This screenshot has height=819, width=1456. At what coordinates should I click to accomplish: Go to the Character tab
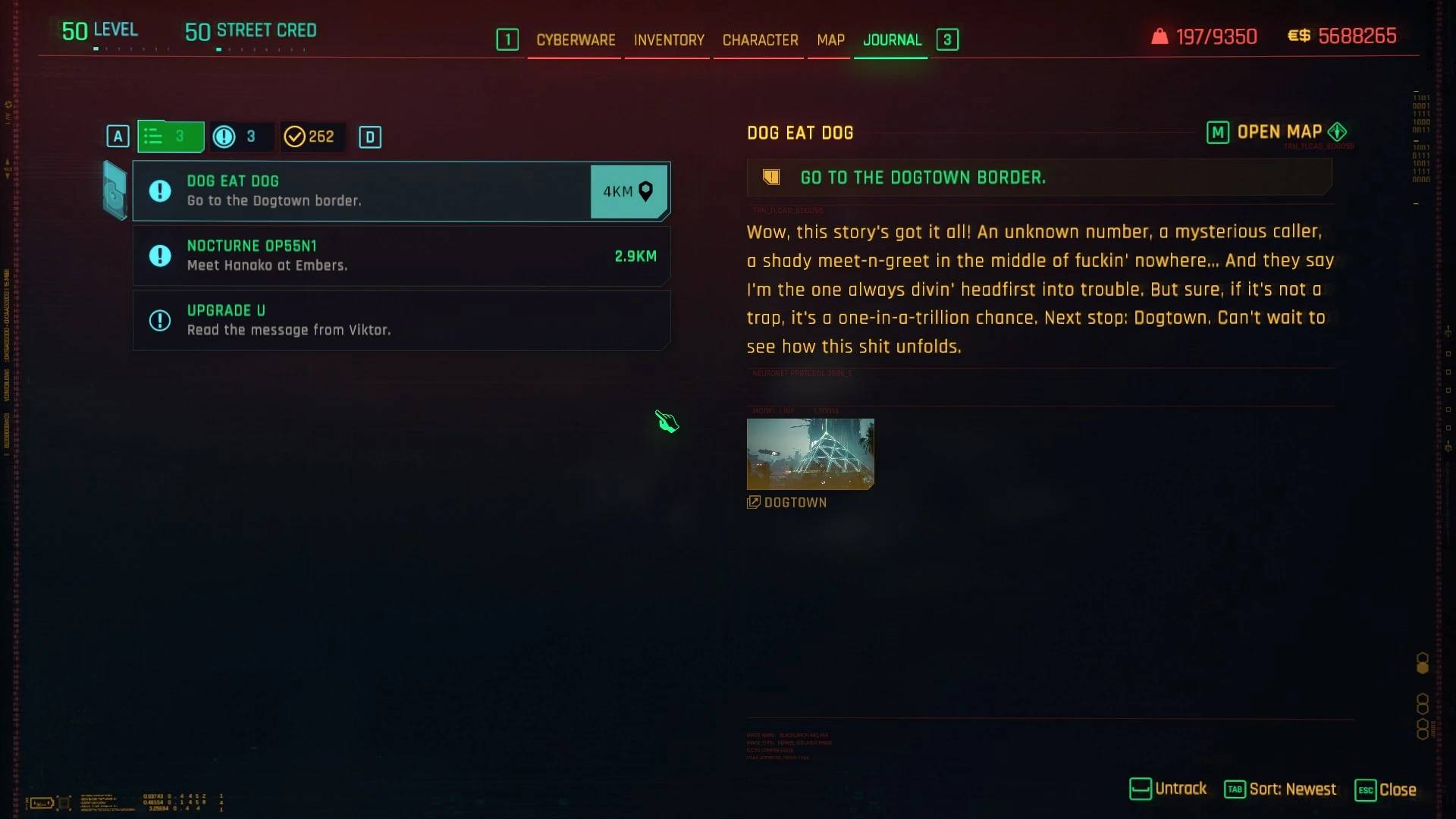760,40
